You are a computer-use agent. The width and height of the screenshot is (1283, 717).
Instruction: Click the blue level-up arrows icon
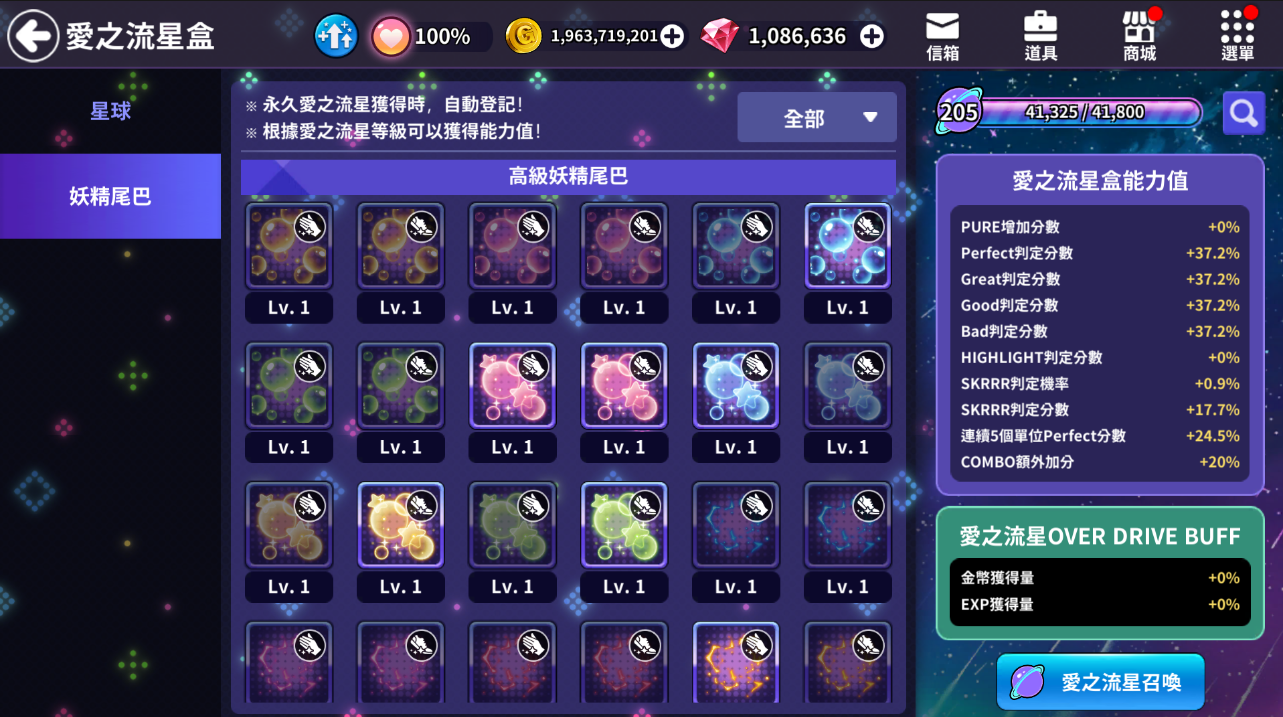click(x=336, y=37)
